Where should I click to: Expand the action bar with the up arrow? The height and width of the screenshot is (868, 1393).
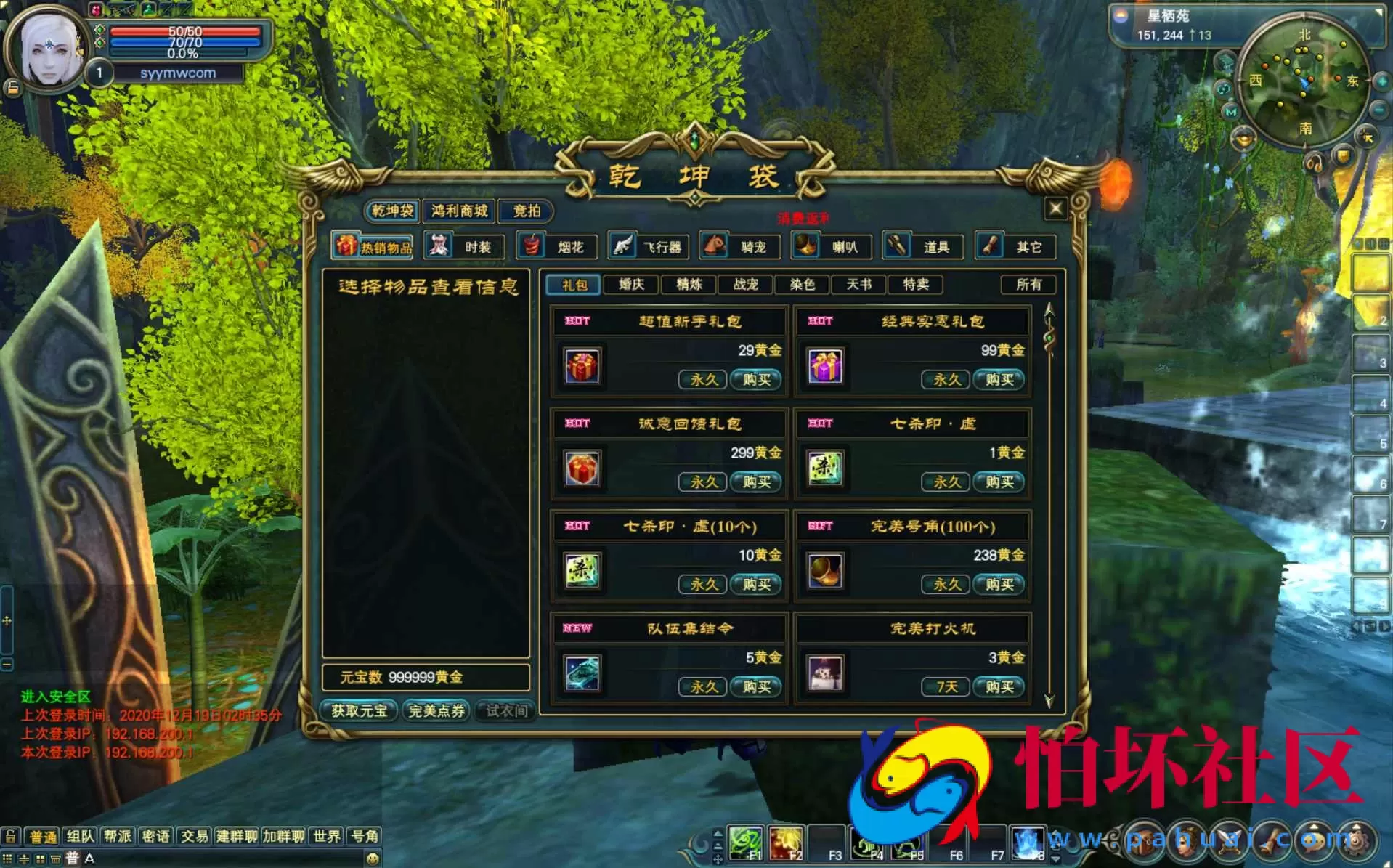(1056, 830)
